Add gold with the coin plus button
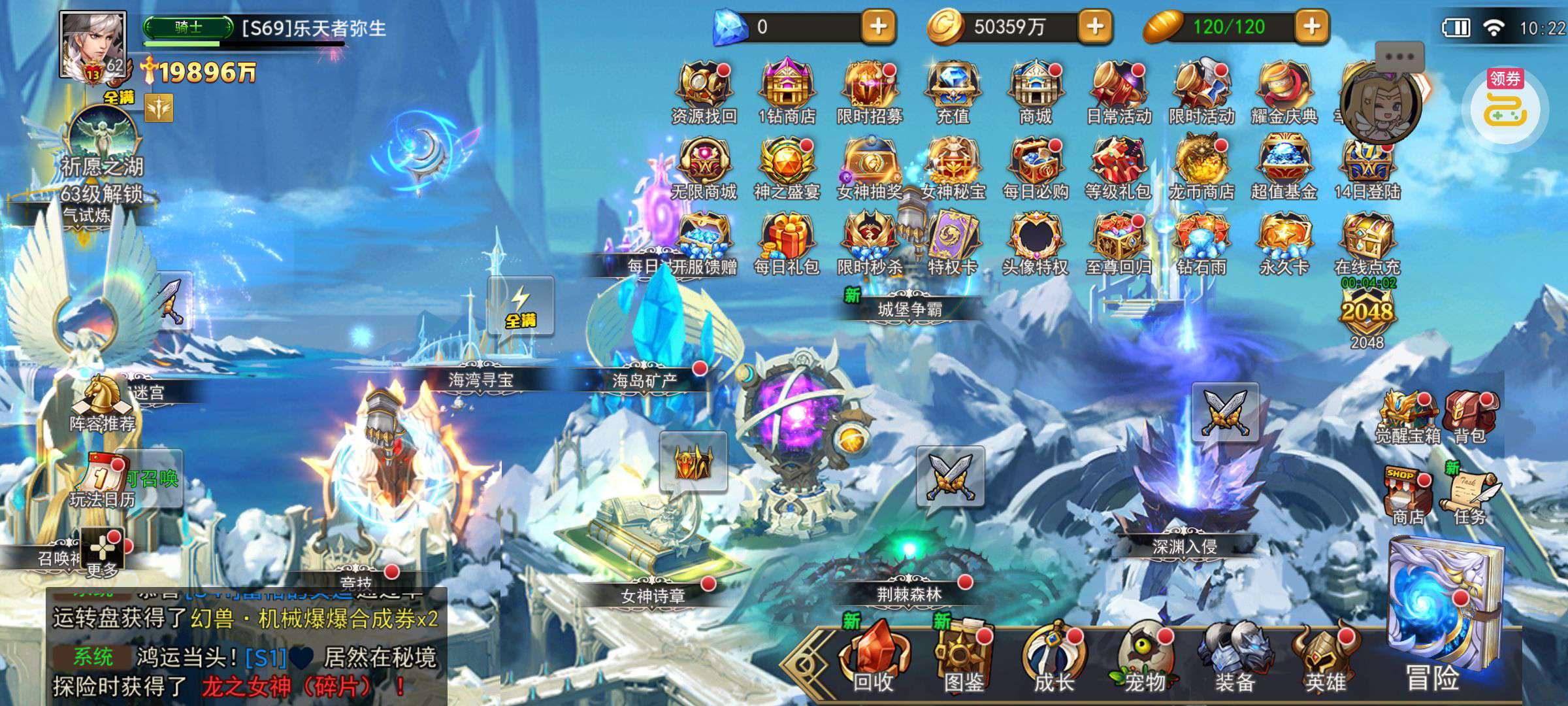 1096,27
